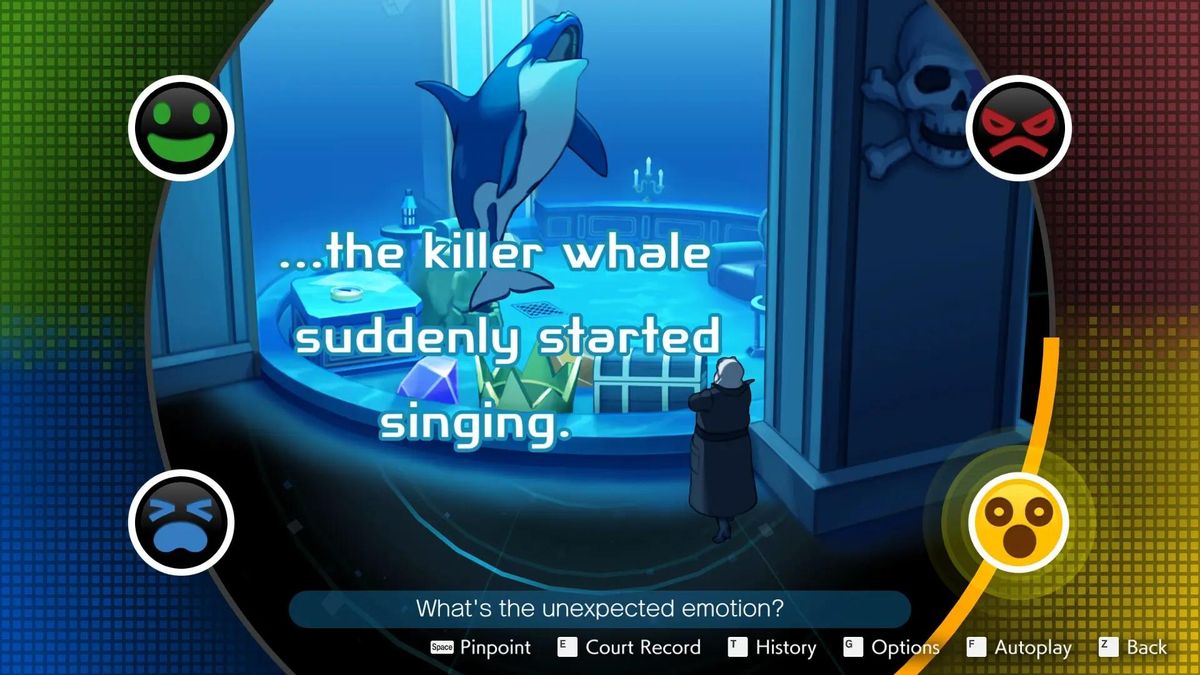Open the Options menu

tap(892, 647)
